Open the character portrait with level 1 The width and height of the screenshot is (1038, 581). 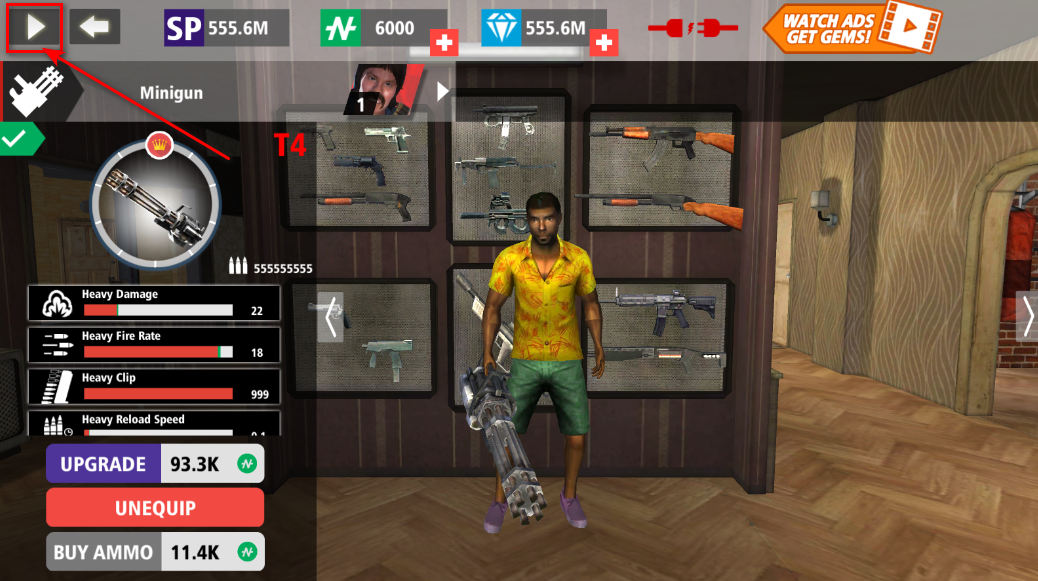tap(385, 90)
